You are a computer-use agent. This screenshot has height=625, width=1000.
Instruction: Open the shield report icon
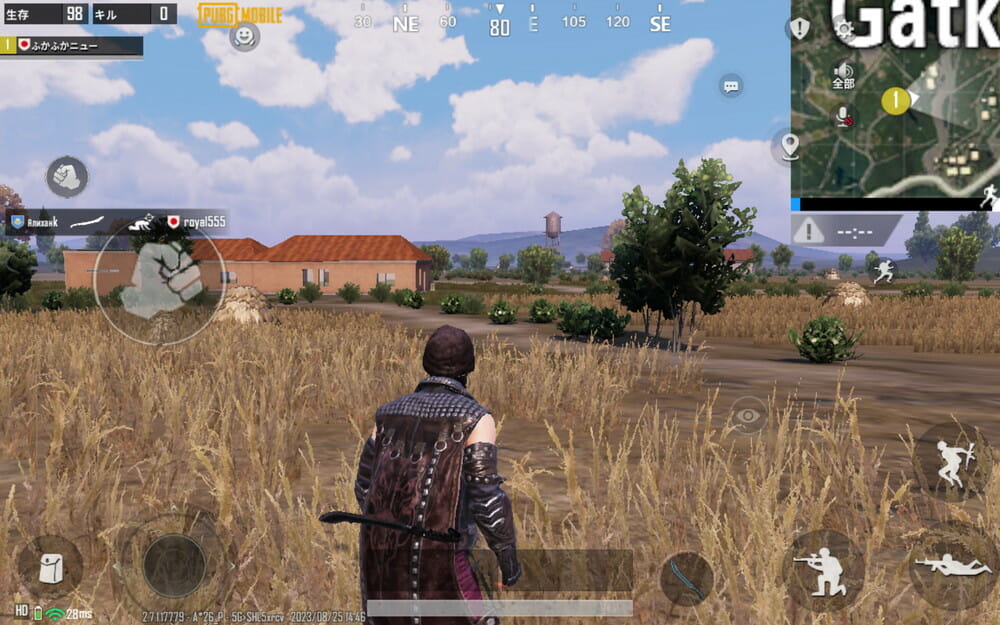(800, 27)
